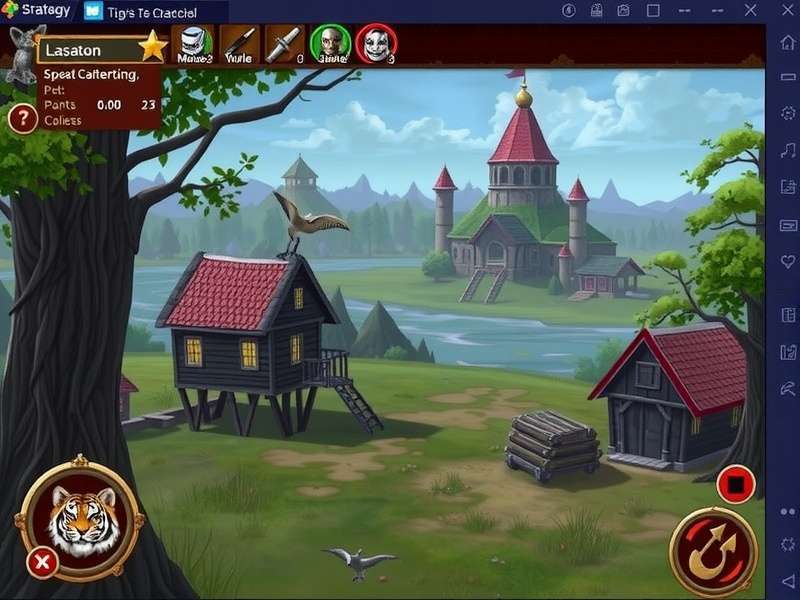
Task: Select the green-ringed character portrait
Action: click(329, 44)
